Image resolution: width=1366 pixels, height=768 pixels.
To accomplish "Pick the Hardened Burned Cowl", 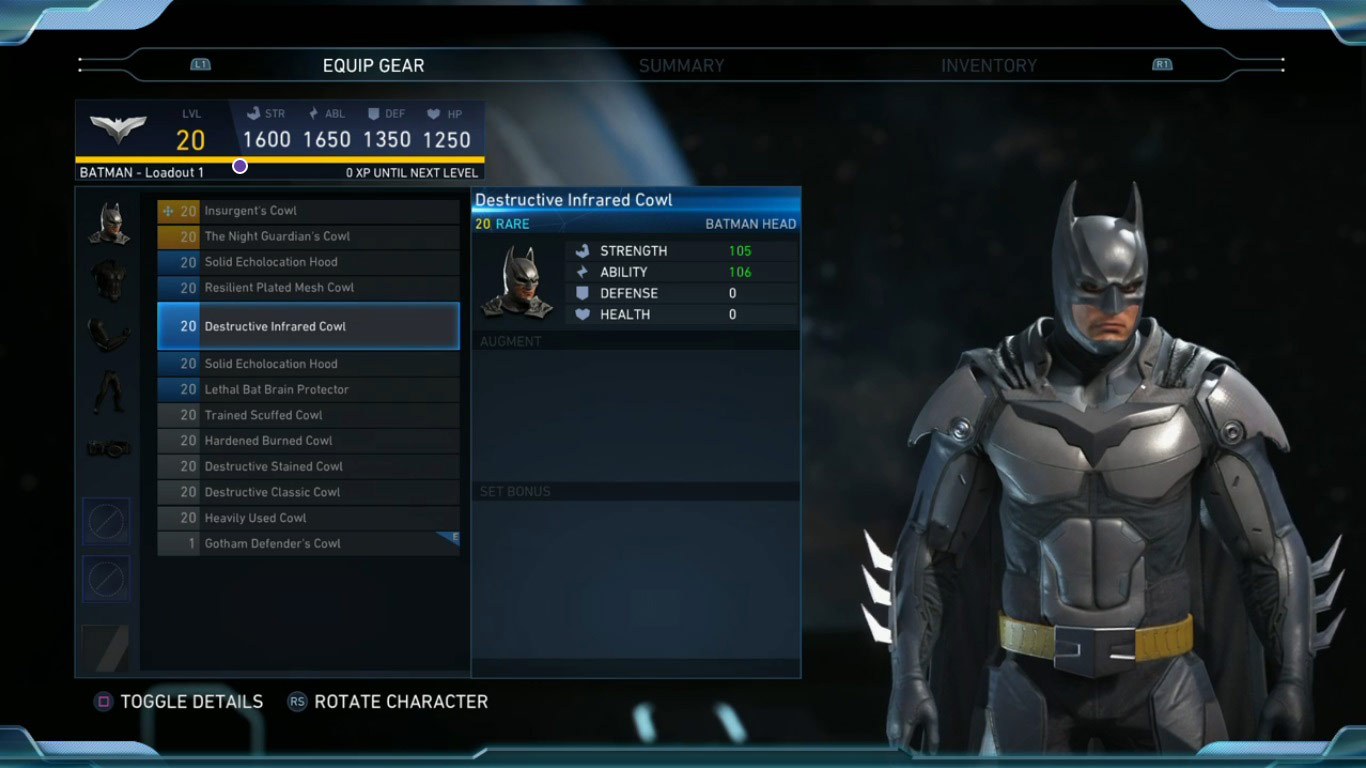I will click(x=308, y=441).
